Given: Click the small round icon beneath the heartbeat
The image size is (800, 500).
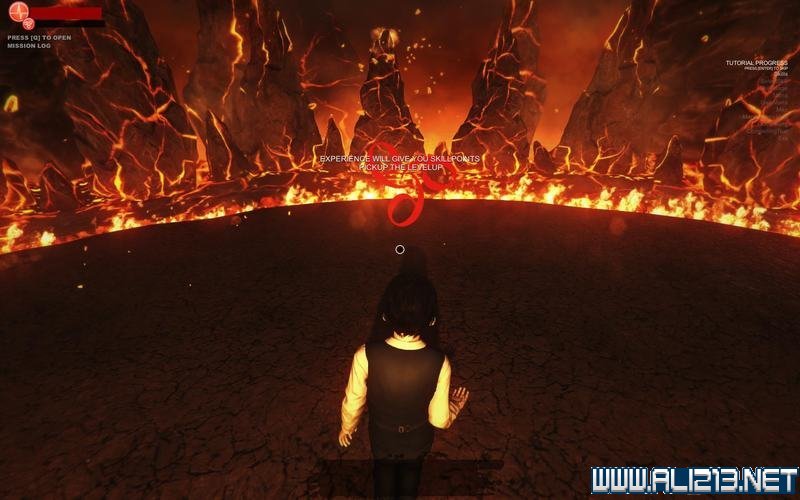Looking at the screenshot, I should click(27, 24).
